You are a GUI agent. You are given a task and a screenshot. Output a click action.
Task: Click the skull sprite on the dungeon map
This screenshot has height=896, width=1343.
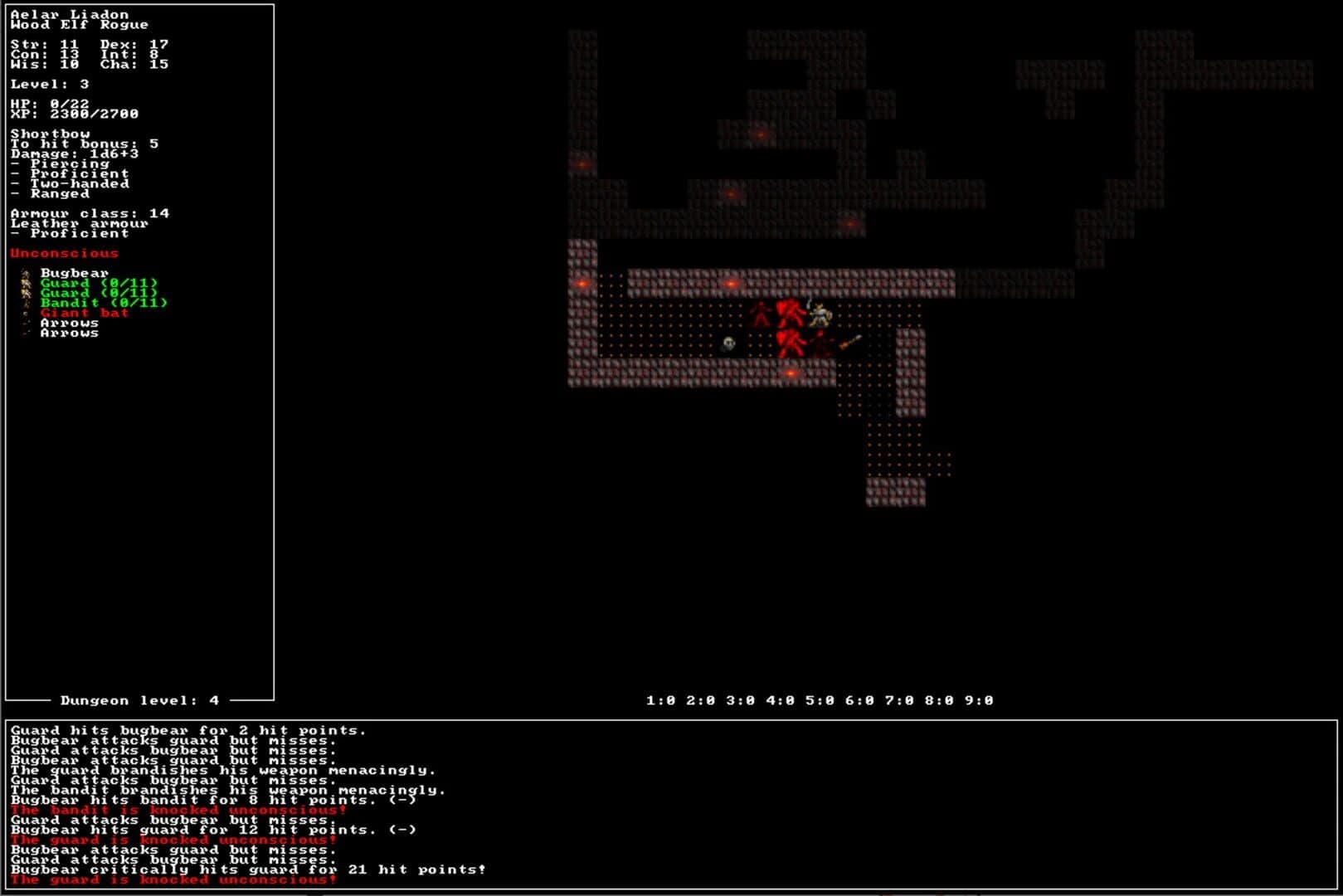(728, 343)
